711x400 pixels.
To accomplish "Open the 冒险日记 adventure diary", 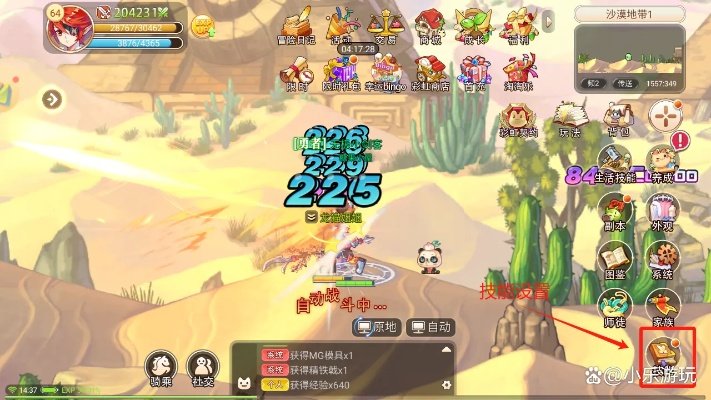I will 295,24.
